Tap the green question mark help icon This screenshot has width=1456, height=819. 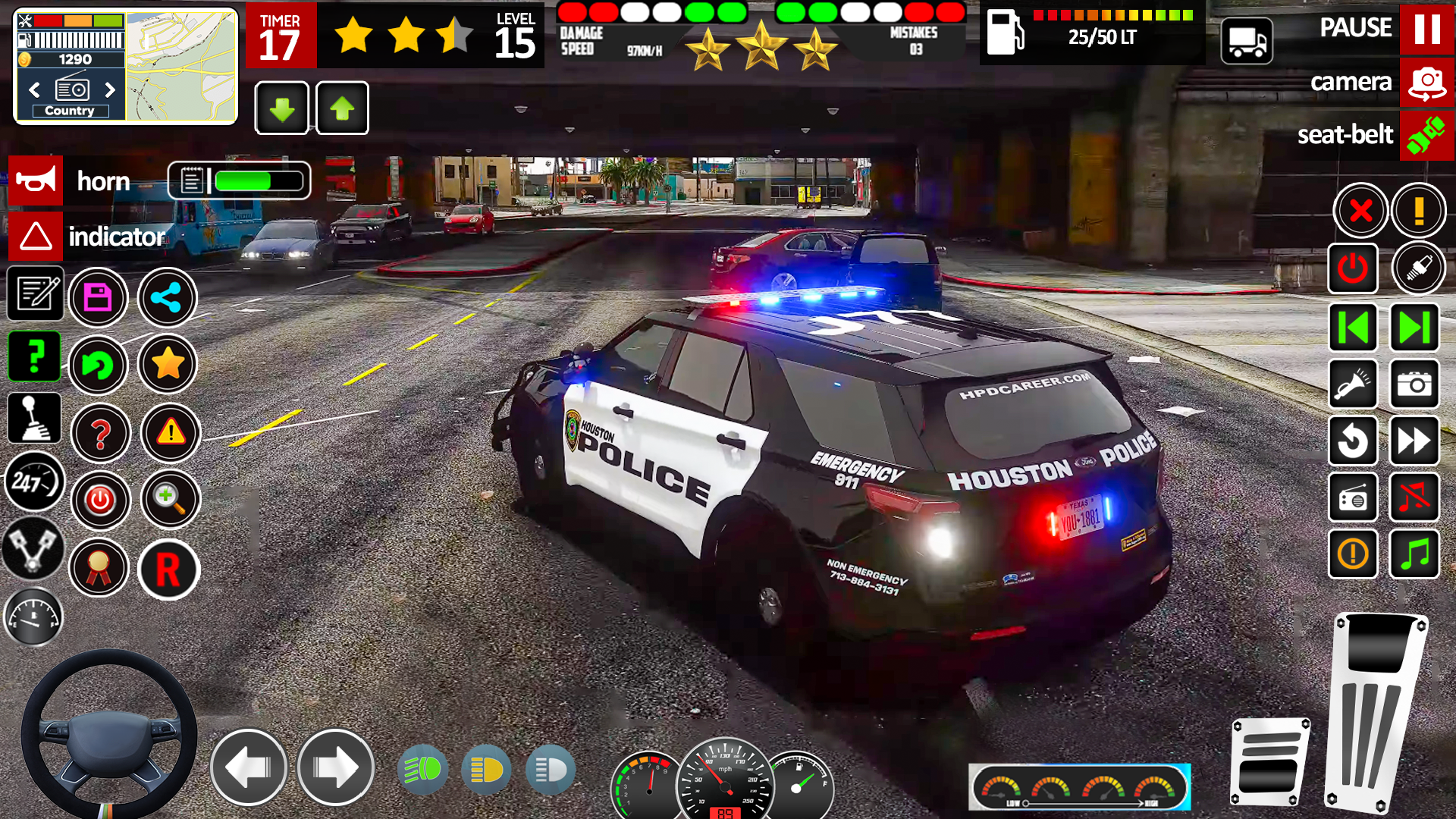(35, 356)
